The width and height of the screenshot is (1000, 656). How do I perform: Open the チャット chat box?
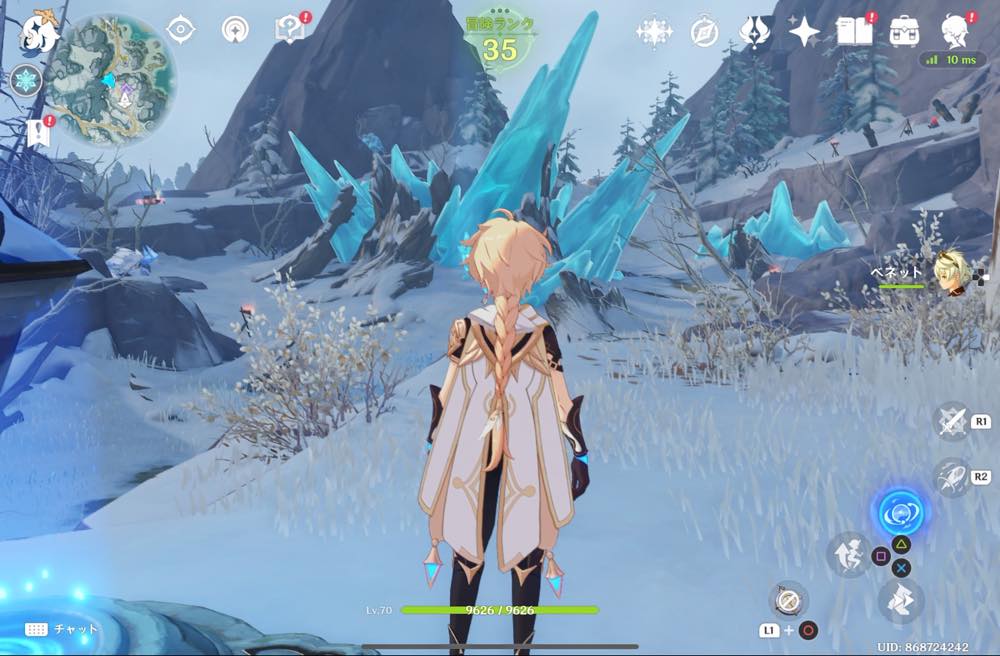(61, 629)
